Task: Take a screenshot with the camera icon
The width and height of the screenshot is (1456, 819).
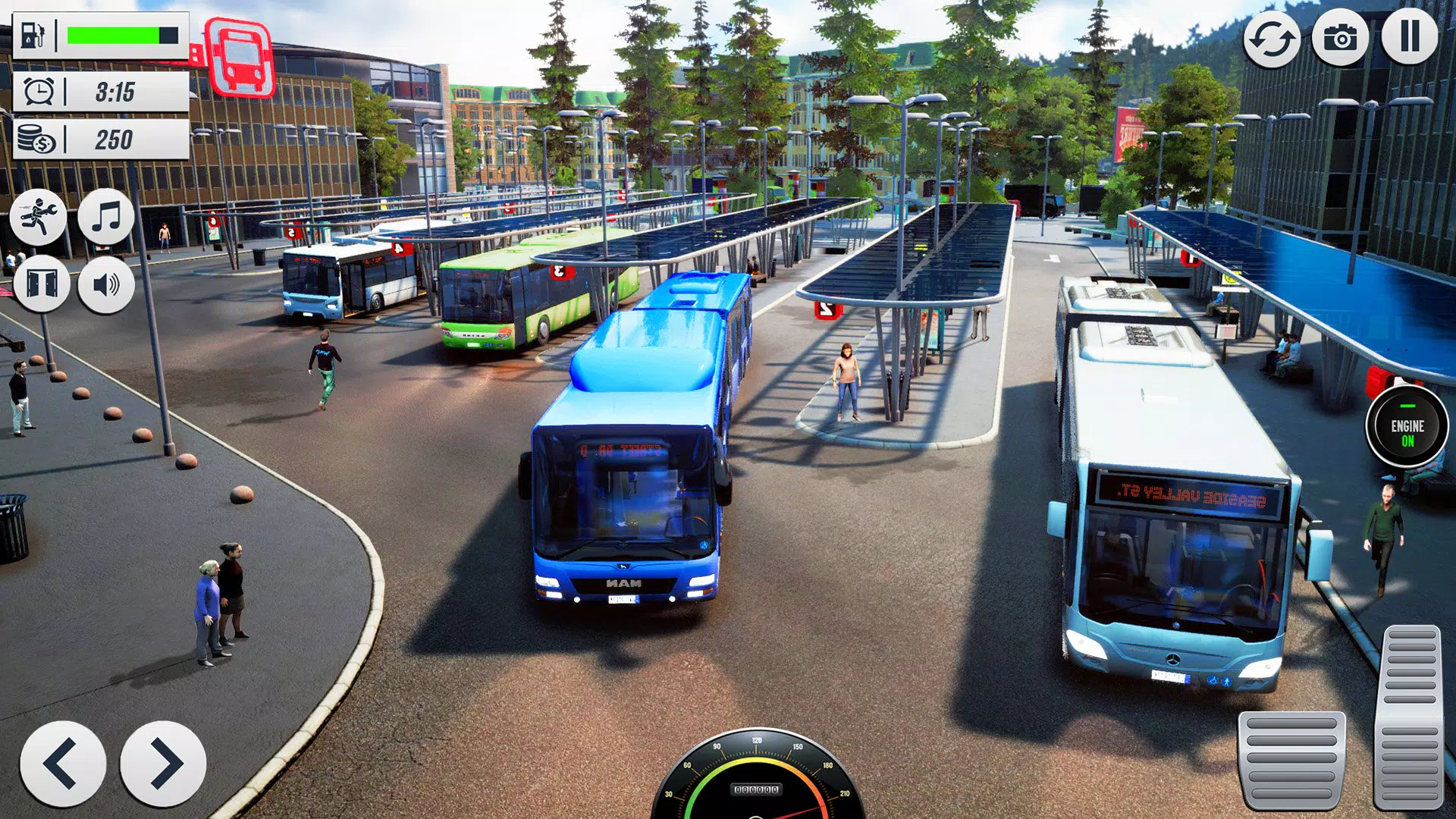Action: tap(1341, 36)
